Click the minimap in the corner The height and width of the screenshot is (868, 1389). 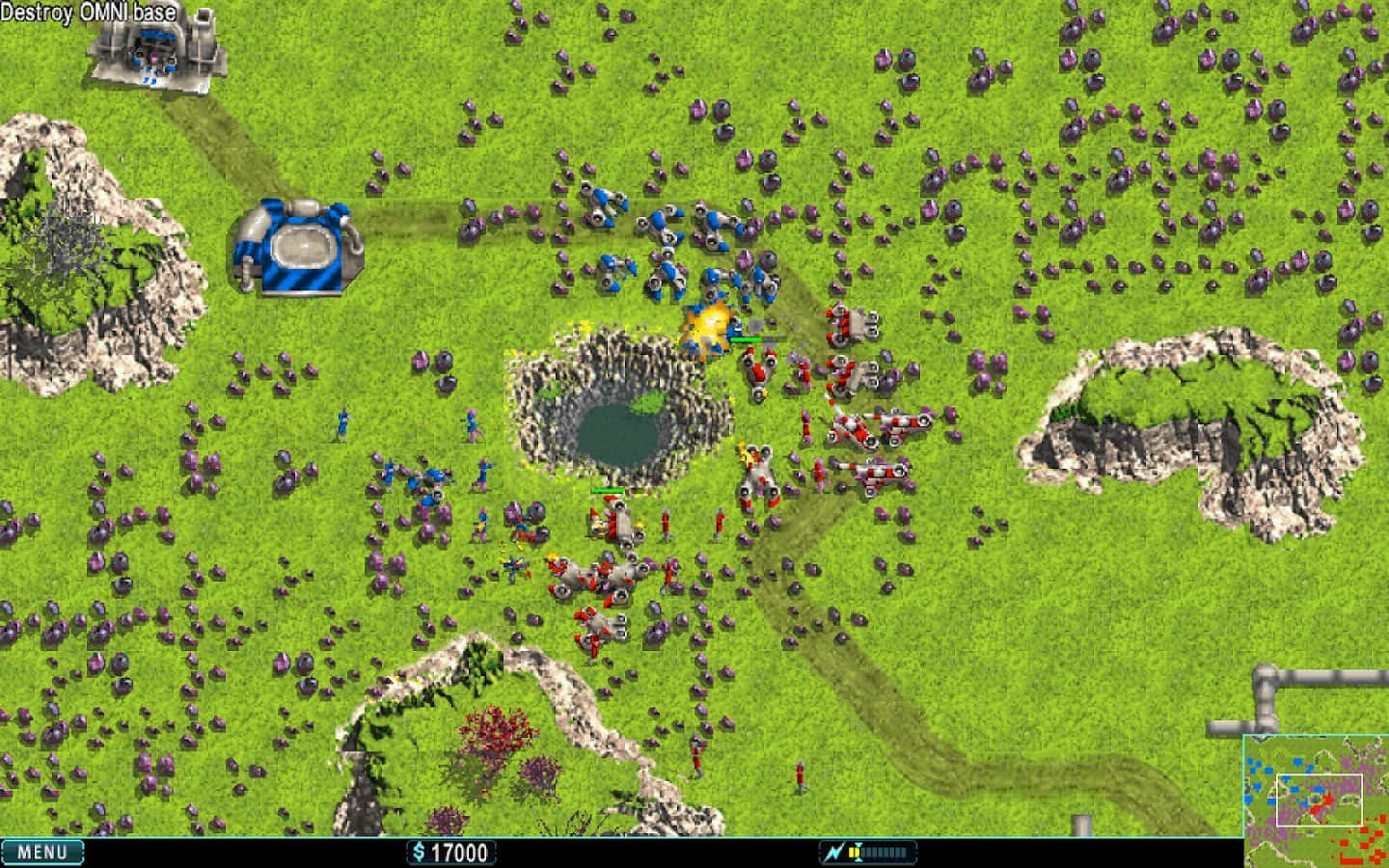1315,800
